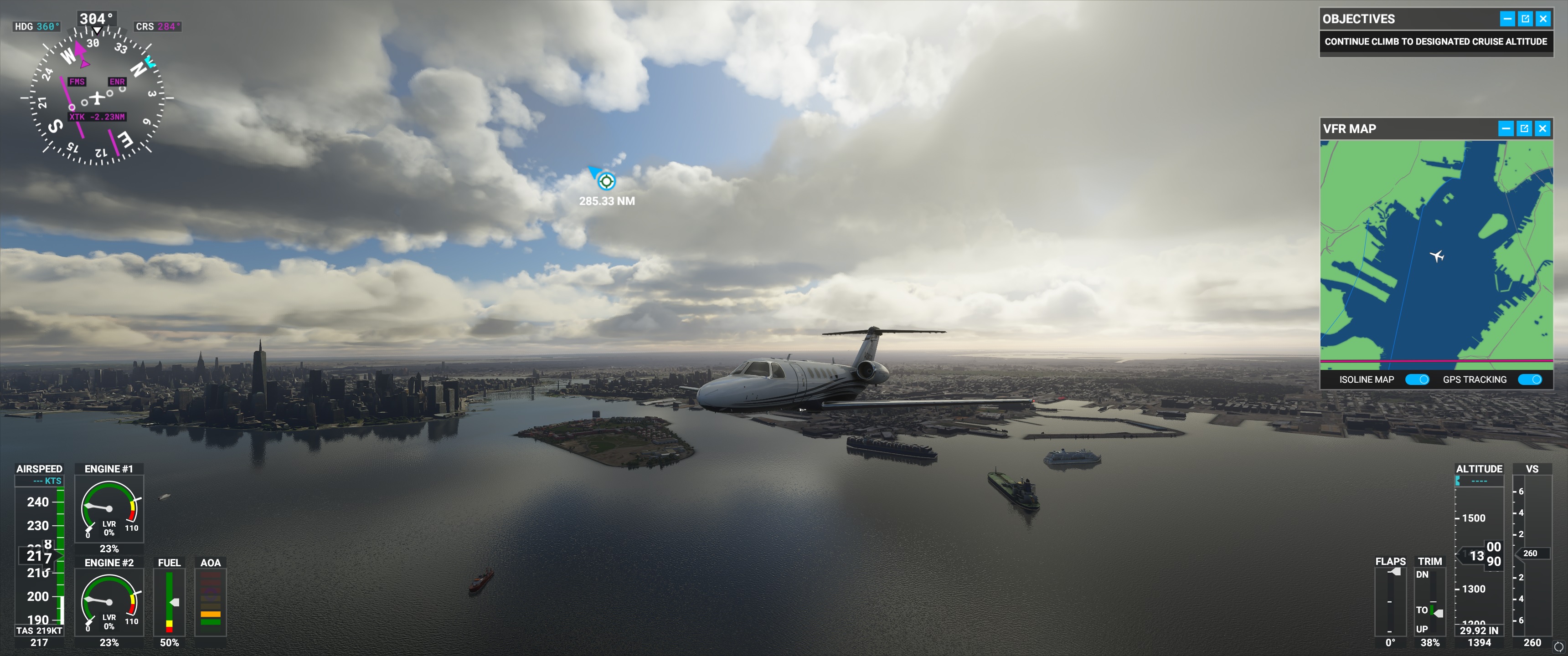The width and height of the screenshot is (1568, 656).
Task: Minimize the Objectives panel
Action: click(x=1507, y=19)
